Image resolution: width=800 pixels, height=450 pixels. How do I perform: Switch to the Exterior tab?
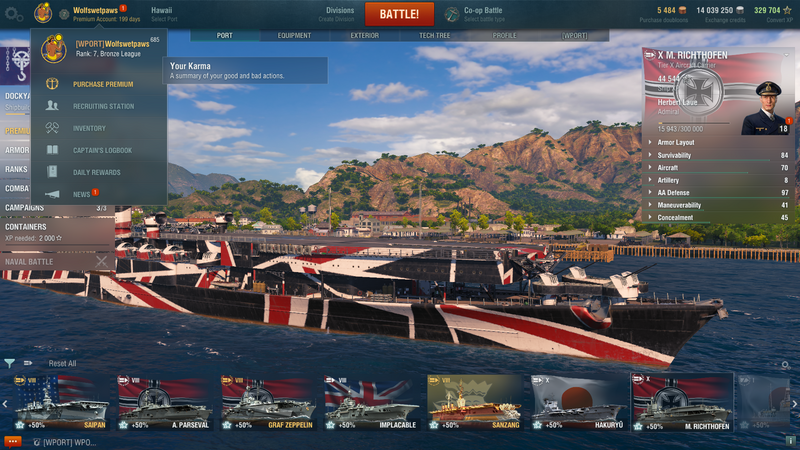(x=364, y=35)
